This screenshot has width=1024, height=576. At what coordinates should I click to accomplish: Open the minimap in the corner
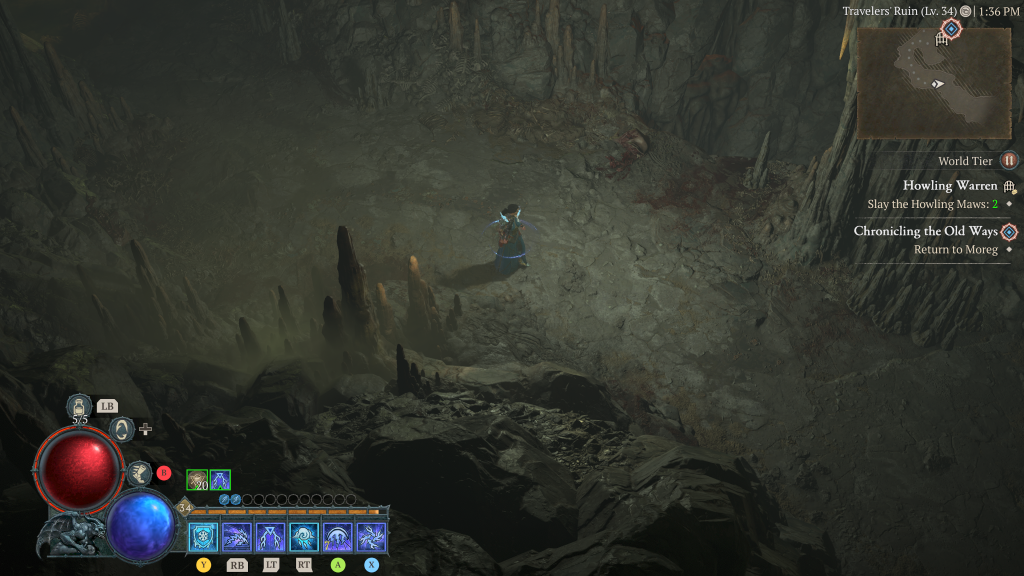tap(934, 83)
